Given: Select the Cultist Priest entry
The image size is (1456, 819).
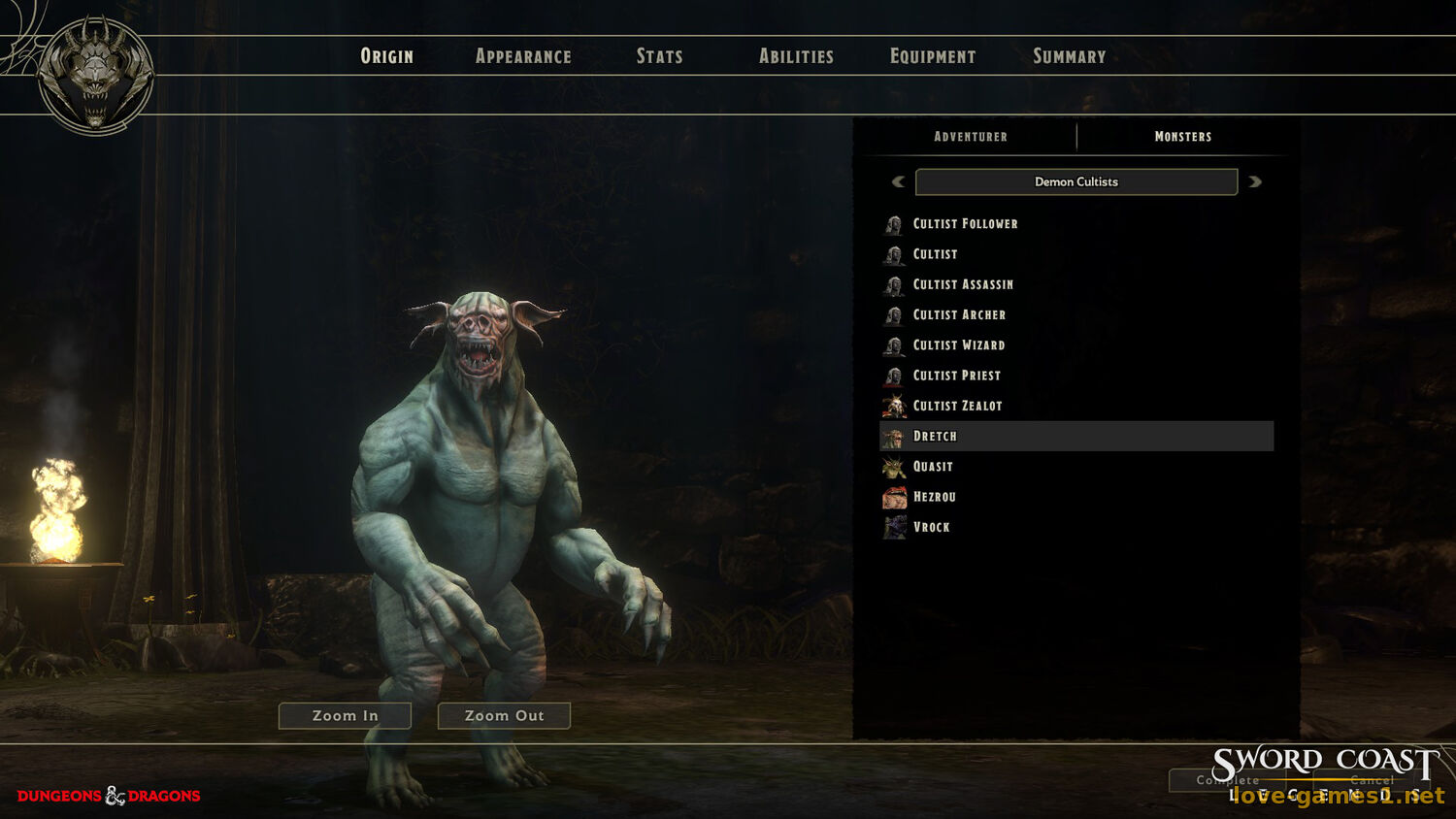Looking at the screenshot, I should pyautogui.click(x=956, y=376).
